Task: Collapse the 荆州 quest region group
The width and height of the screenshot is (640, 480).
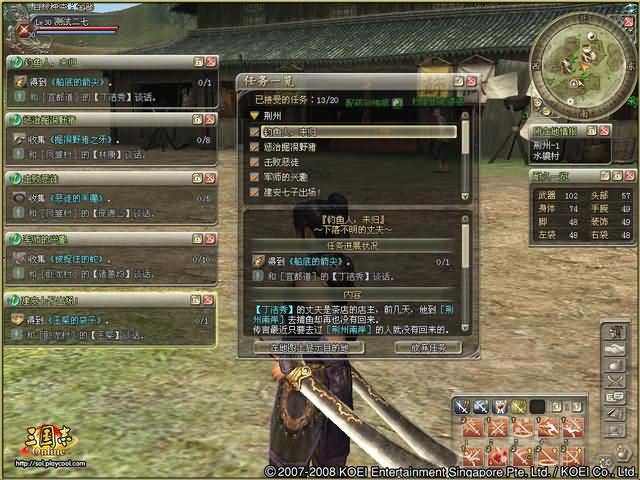Action: pos(255,115)
